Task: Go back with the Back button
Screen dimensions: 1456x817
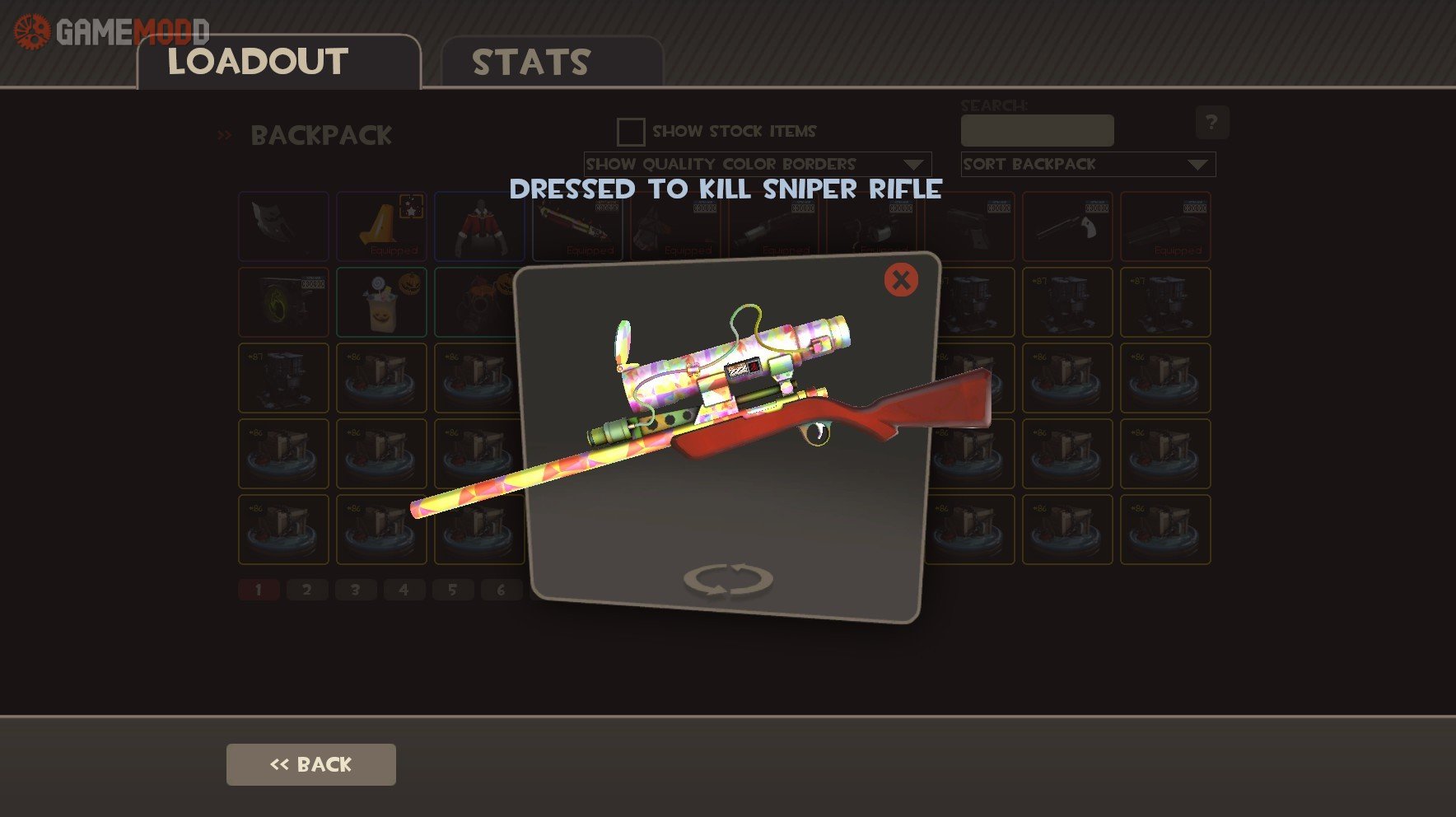Action: (x=311, y=764)
